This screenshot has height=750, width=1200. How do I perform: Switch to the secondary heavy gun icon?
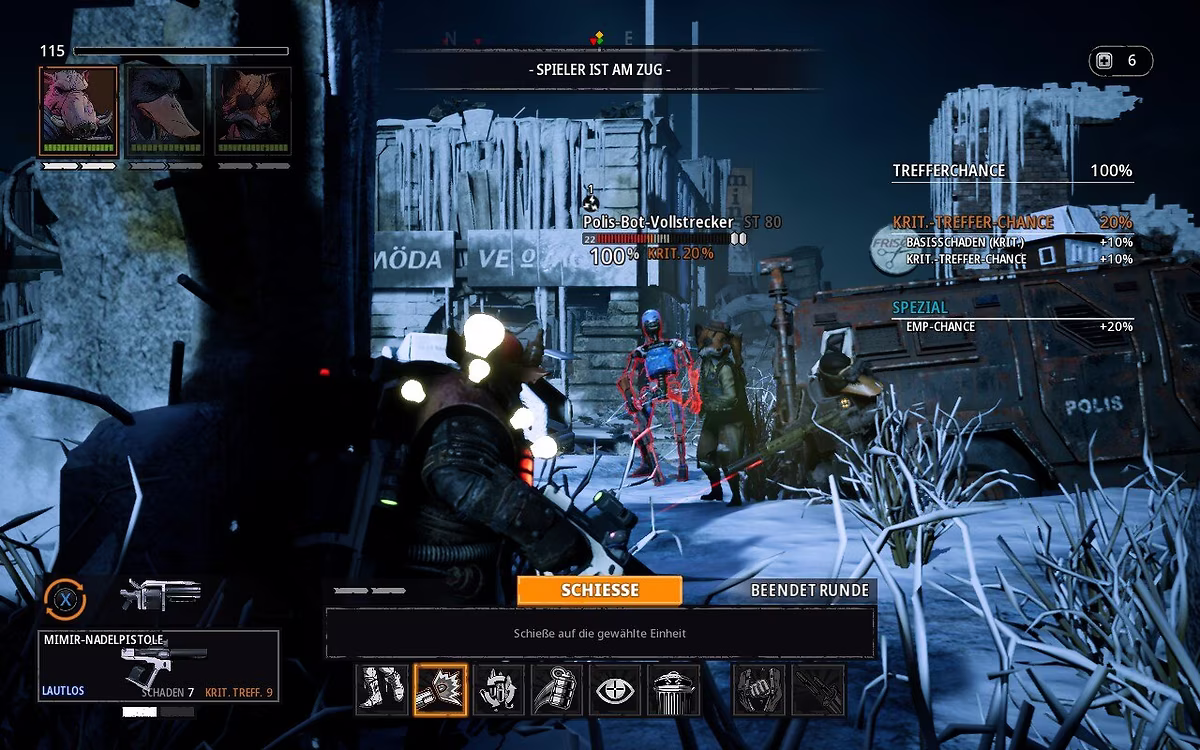coord(160,594)
